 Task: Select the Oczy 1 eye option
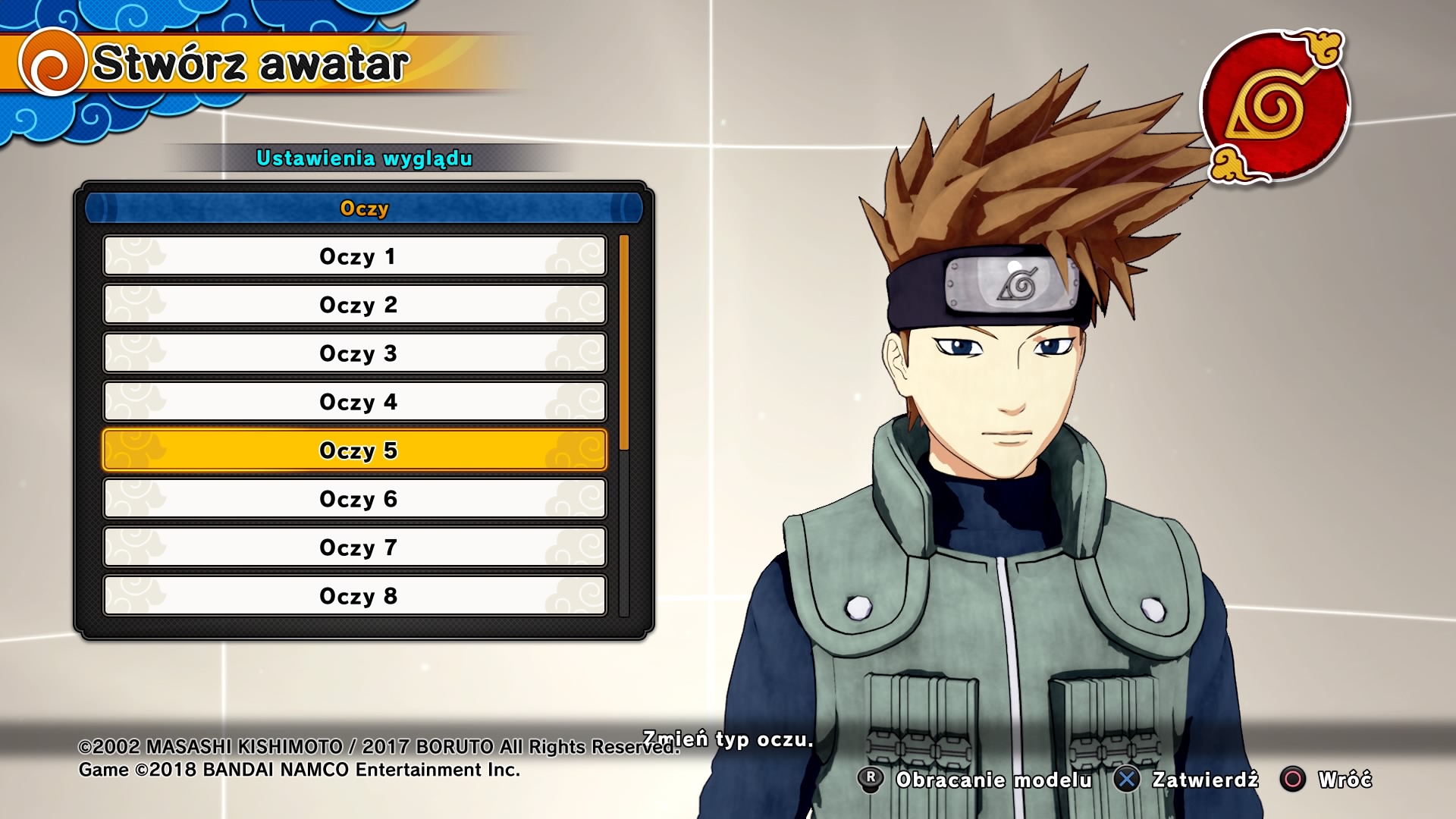(x=355, y=256)
